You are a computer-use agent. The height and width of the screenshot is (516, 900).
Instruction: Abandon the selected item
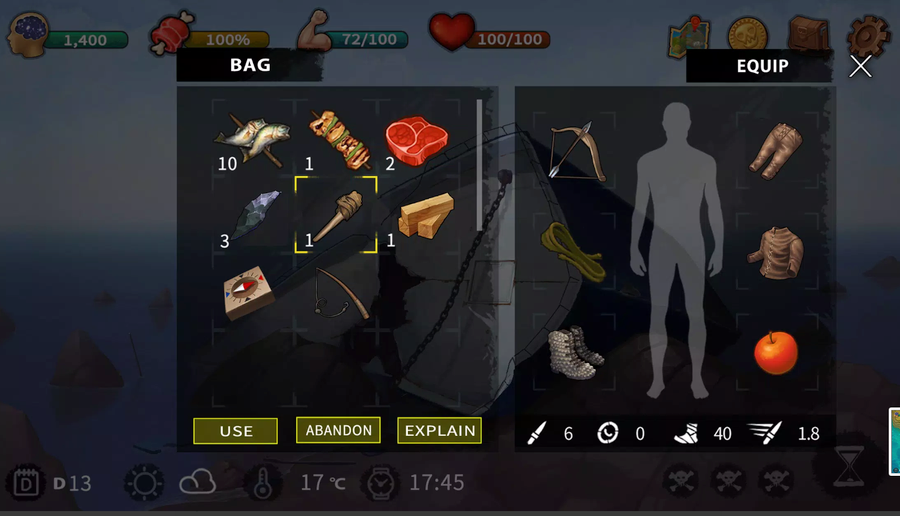[x=338, y=430]
